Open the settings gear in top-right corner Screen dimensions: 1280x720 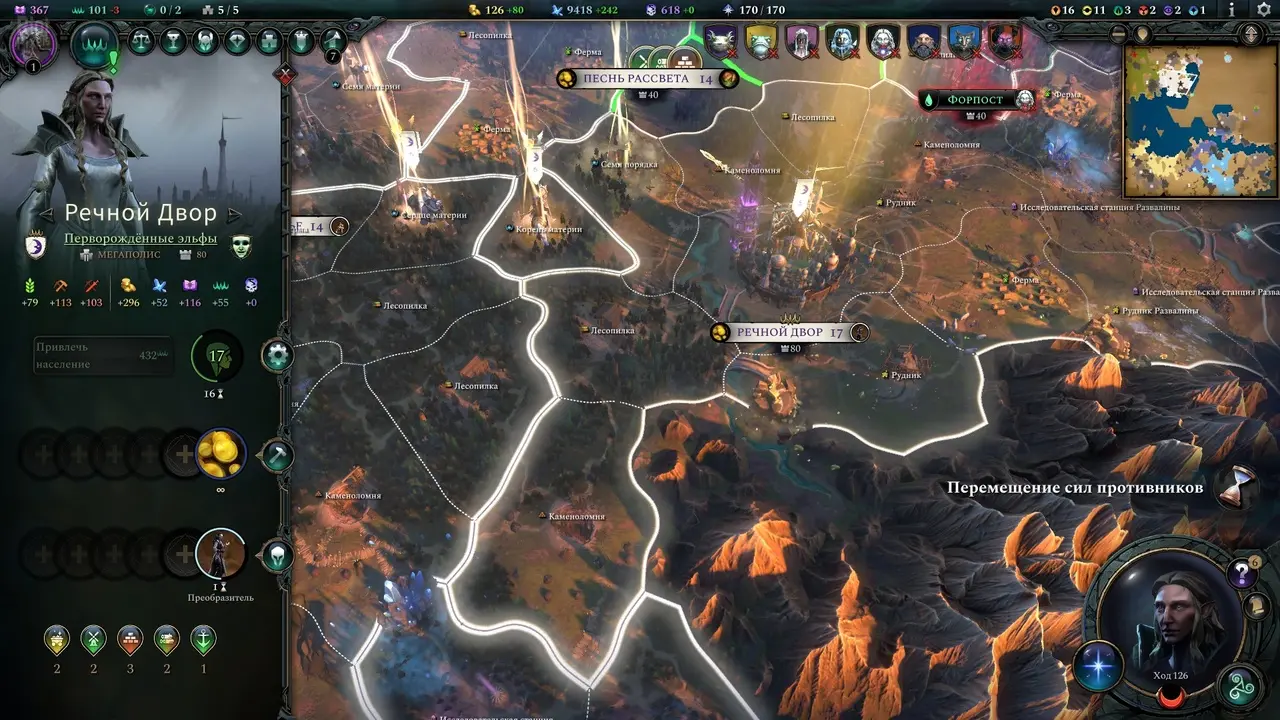coord(1263,9)
